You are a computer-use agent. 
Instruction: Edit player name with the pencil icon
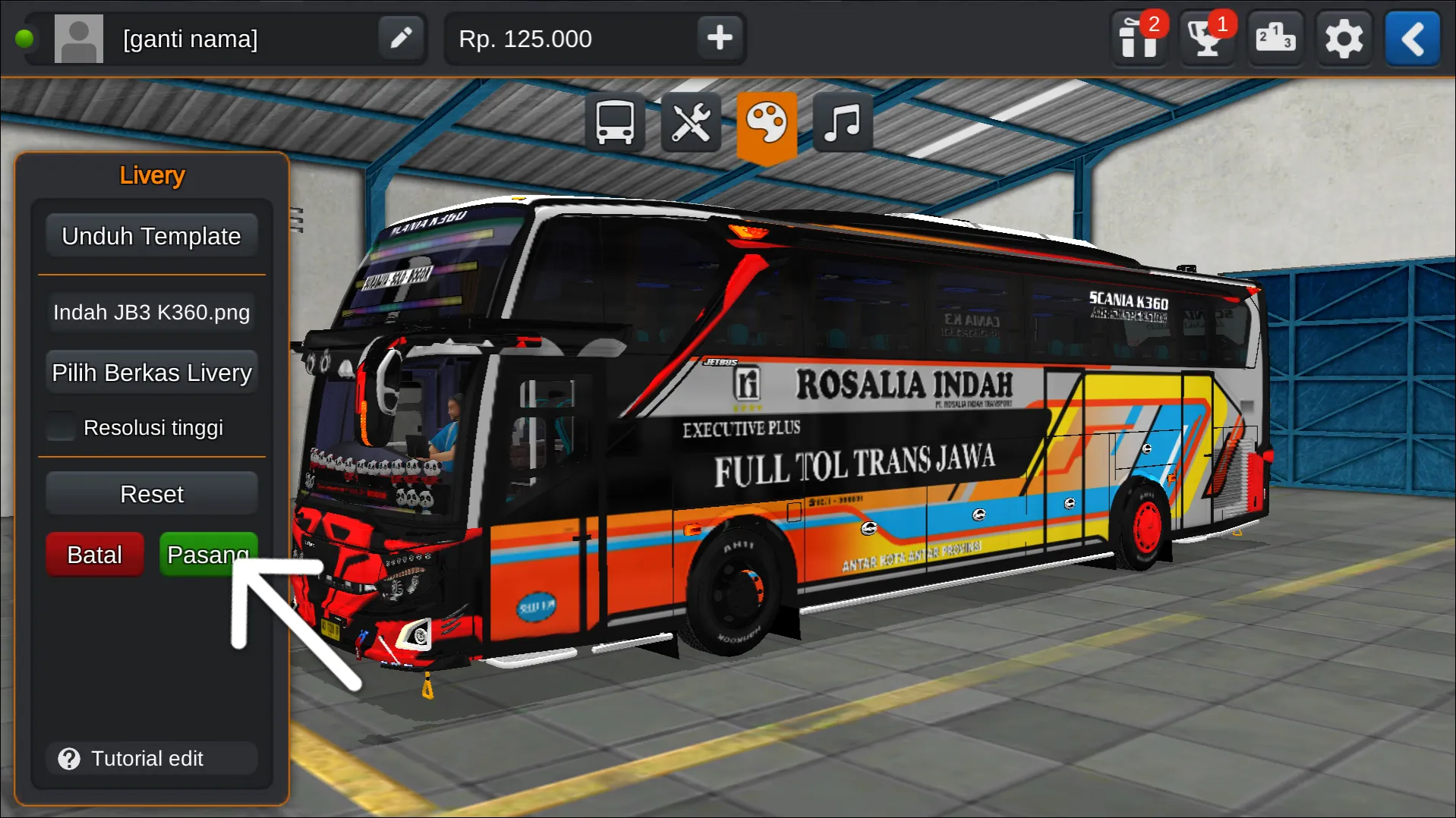tap(401, 38)
